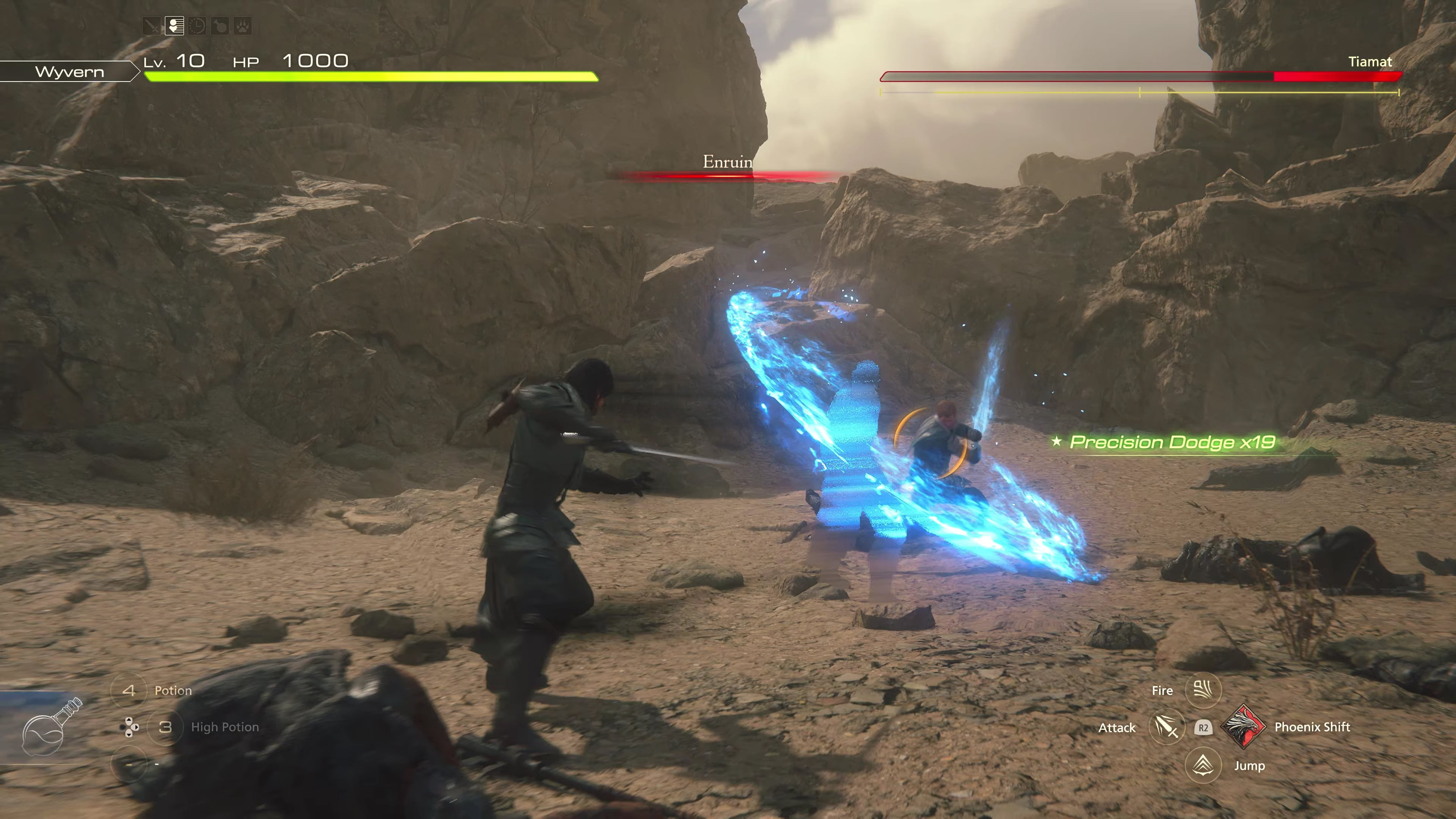1456x819 pixels.
Task: Select the wolf paw accessory icon
Action: point(243,26)
